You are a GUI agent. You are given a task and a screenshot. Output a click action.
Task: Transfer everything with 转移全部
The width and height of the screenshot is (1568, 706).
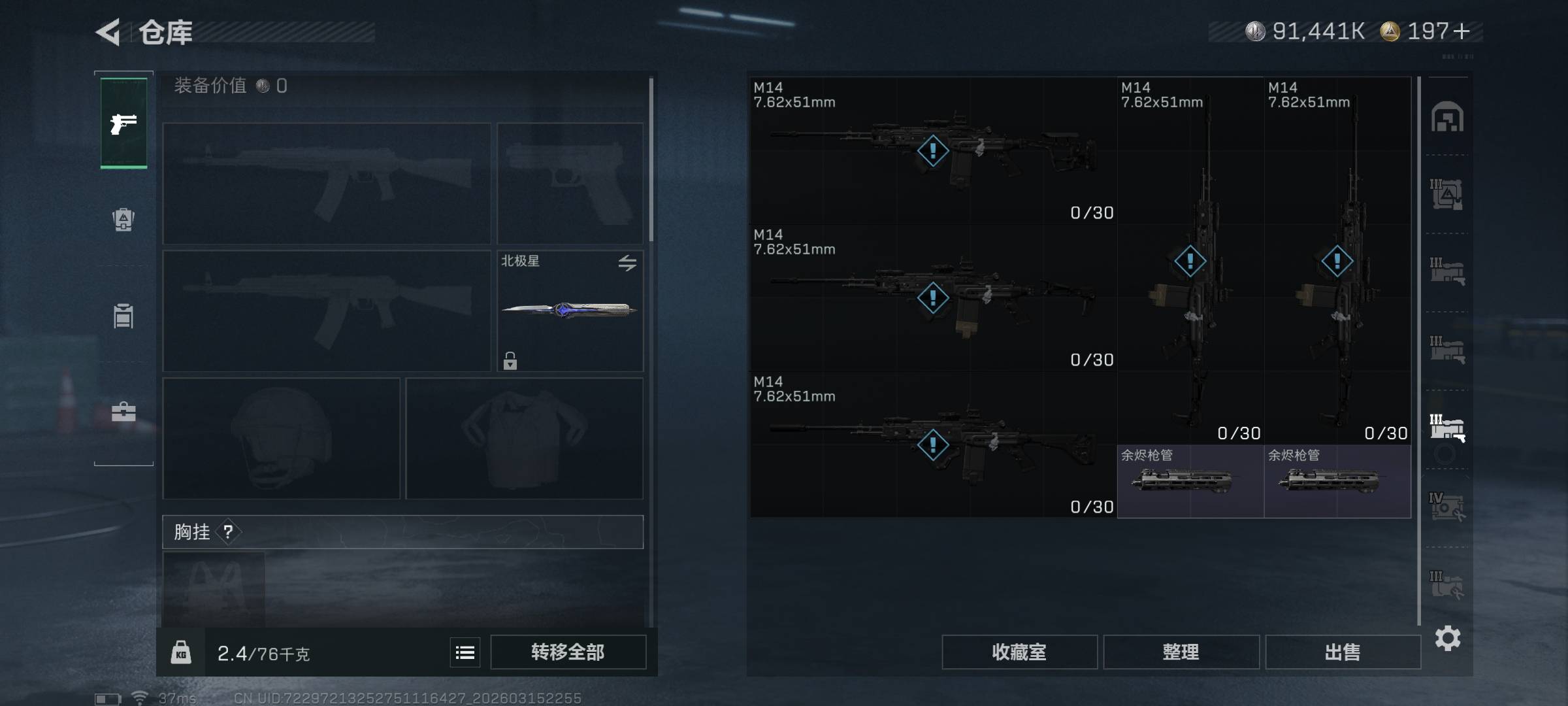coord(568,652)
